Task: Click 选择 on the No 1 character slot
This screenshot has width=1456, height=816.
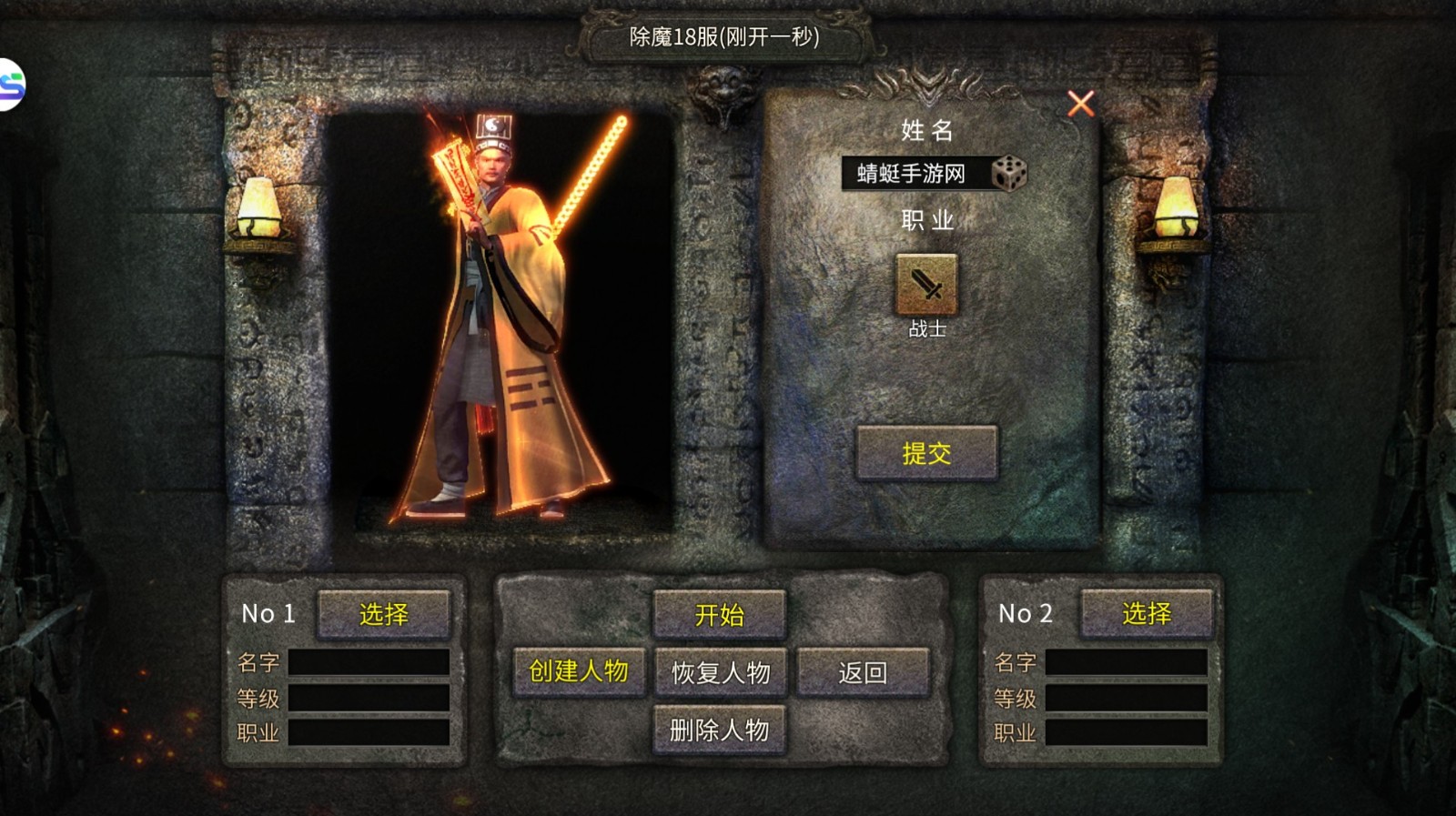Action: tap(384, 614)
